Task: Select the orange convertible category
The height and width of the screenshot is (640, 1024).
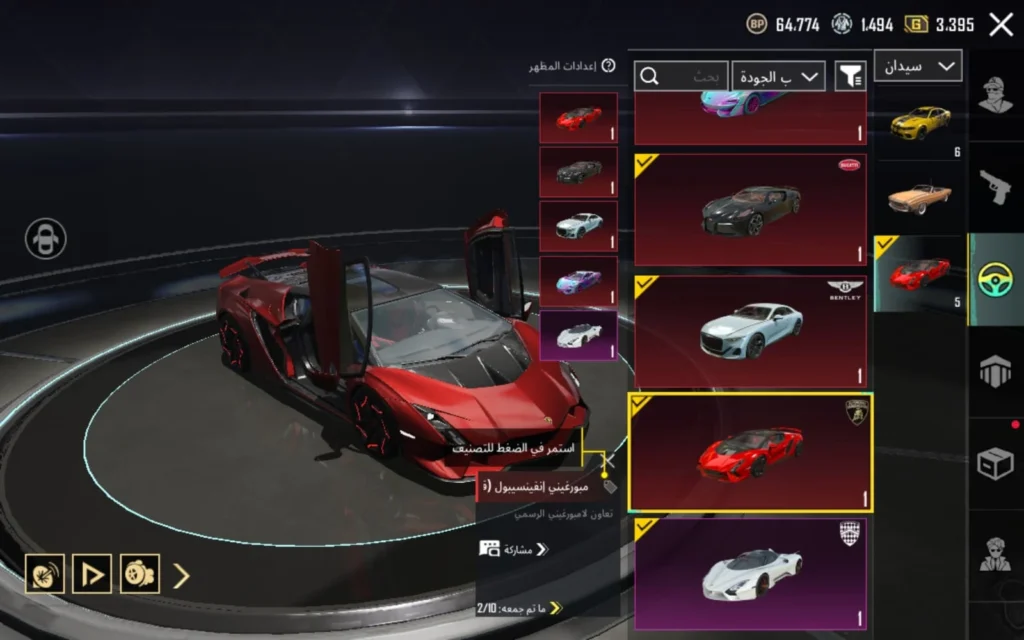Action: [920, 197]
